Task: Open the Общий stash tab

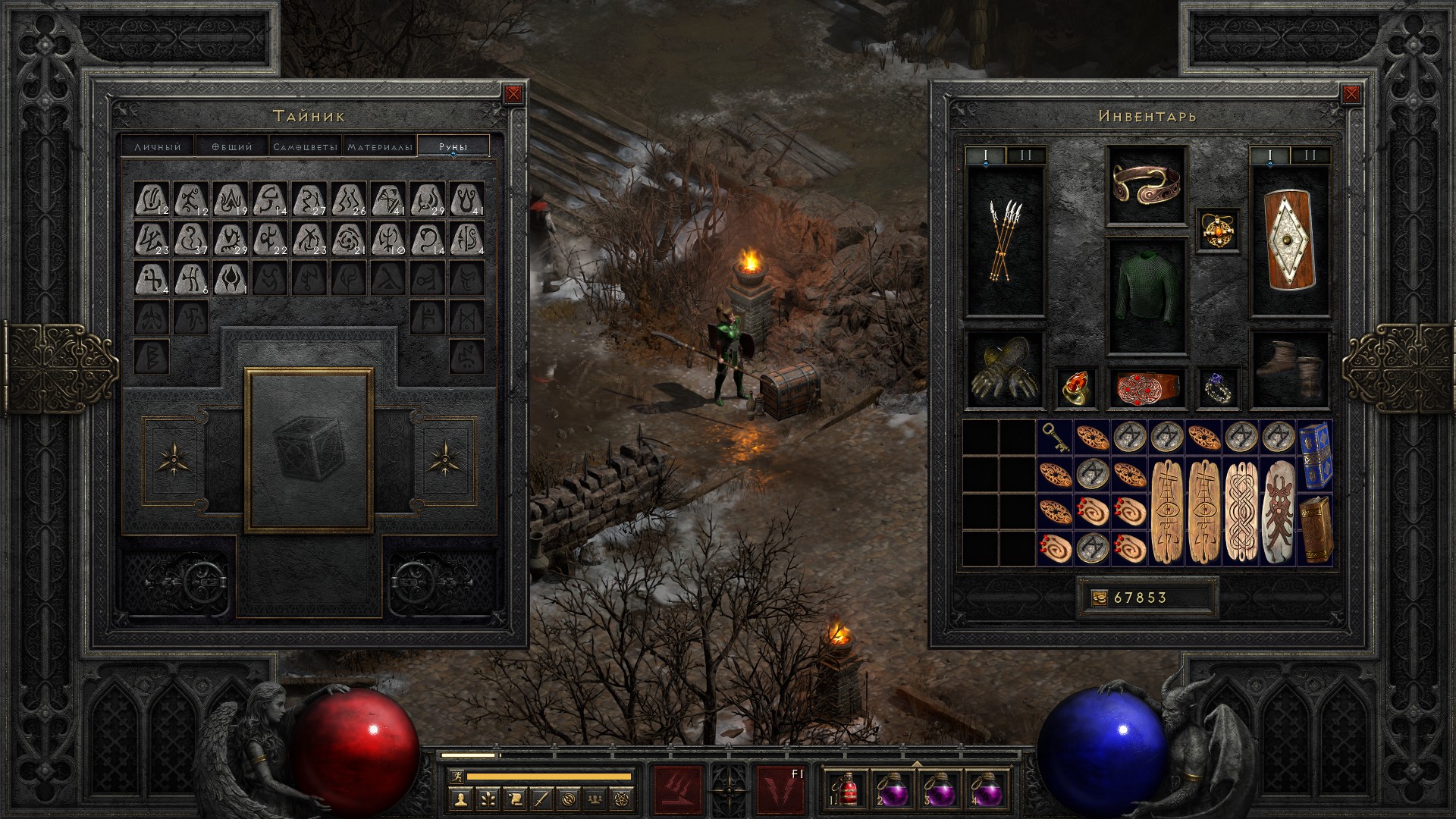Action: coord(231,146)
